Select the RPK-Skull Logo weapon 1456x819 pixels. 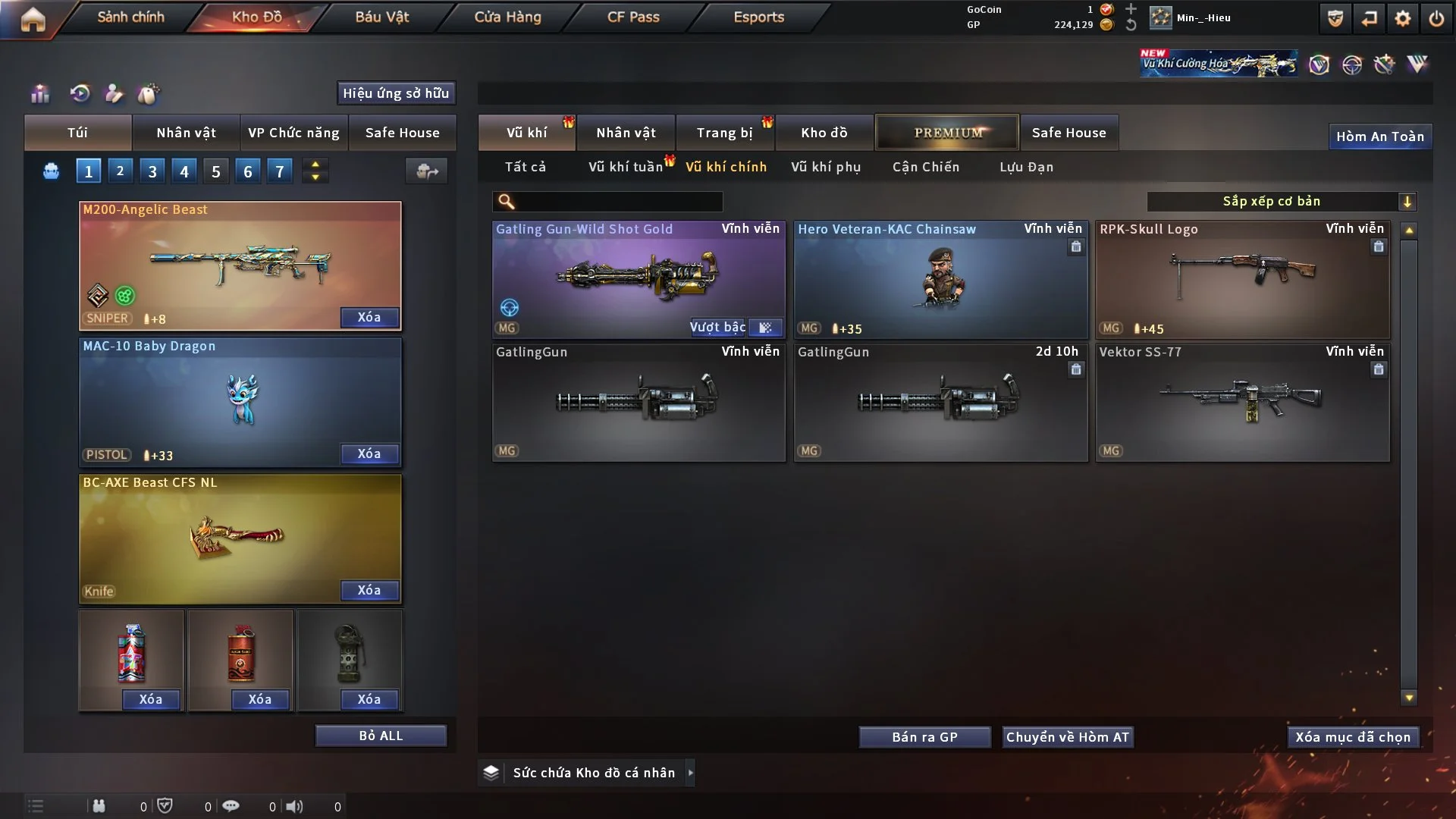pyautogui.click(x=1242, y=279)
